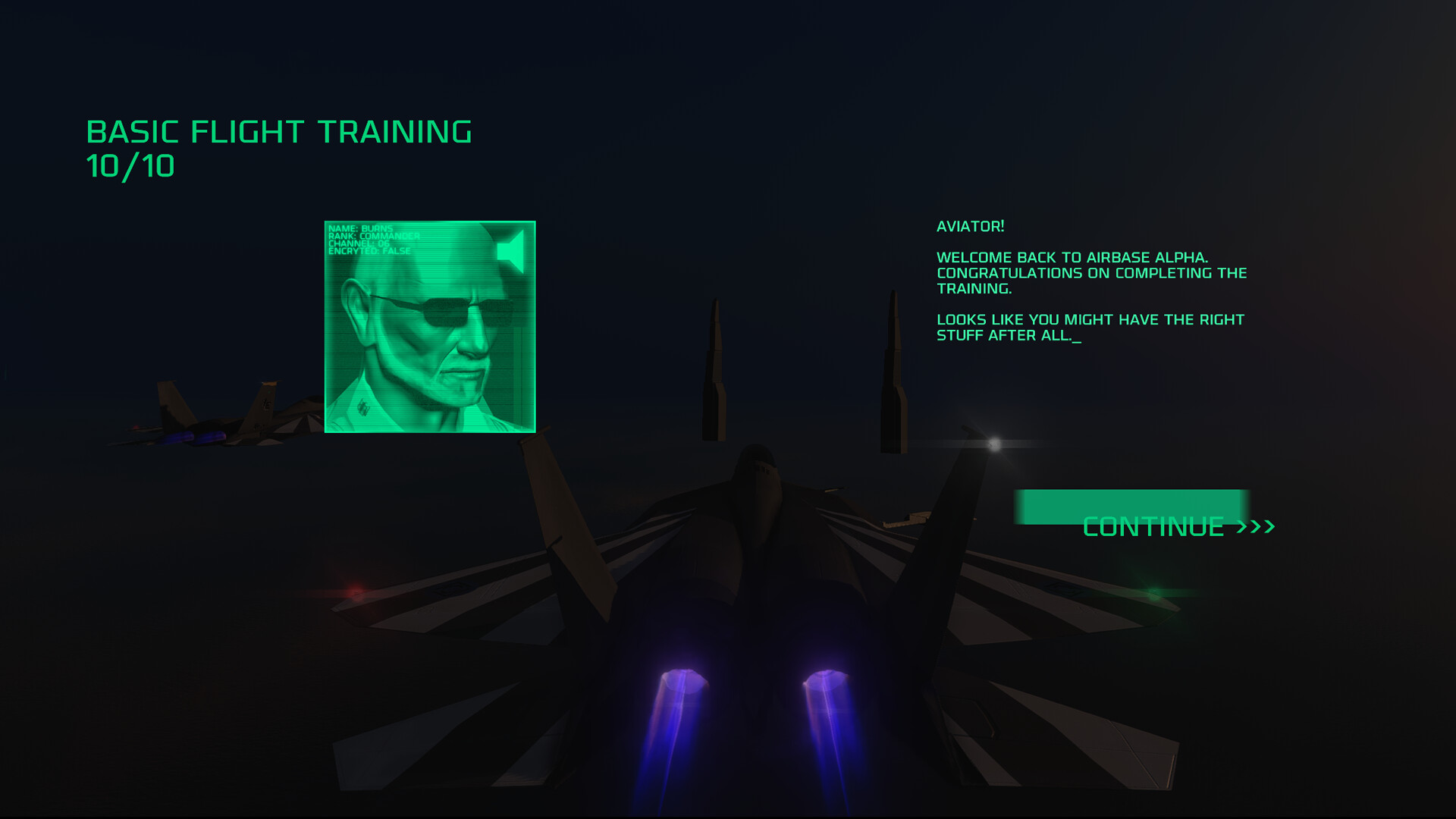Open CHANNEL: 06 to switch radio channels
The width and height of the screenshot is (1456, 819).
tap(360, 245)
